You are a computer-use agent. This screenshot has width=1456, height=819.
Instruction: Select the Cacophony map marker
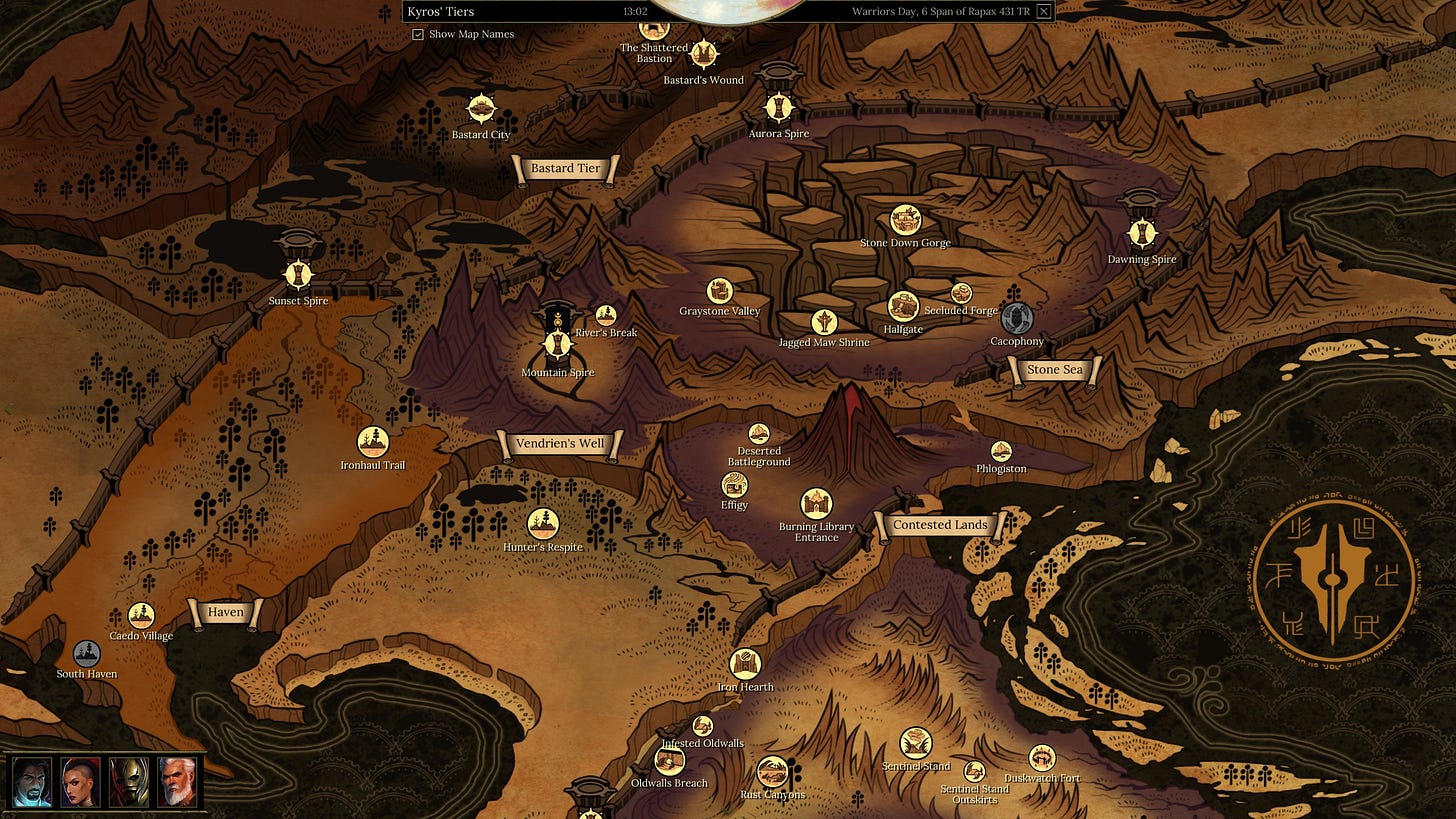pyautogui.click(x=1017, y=318)
